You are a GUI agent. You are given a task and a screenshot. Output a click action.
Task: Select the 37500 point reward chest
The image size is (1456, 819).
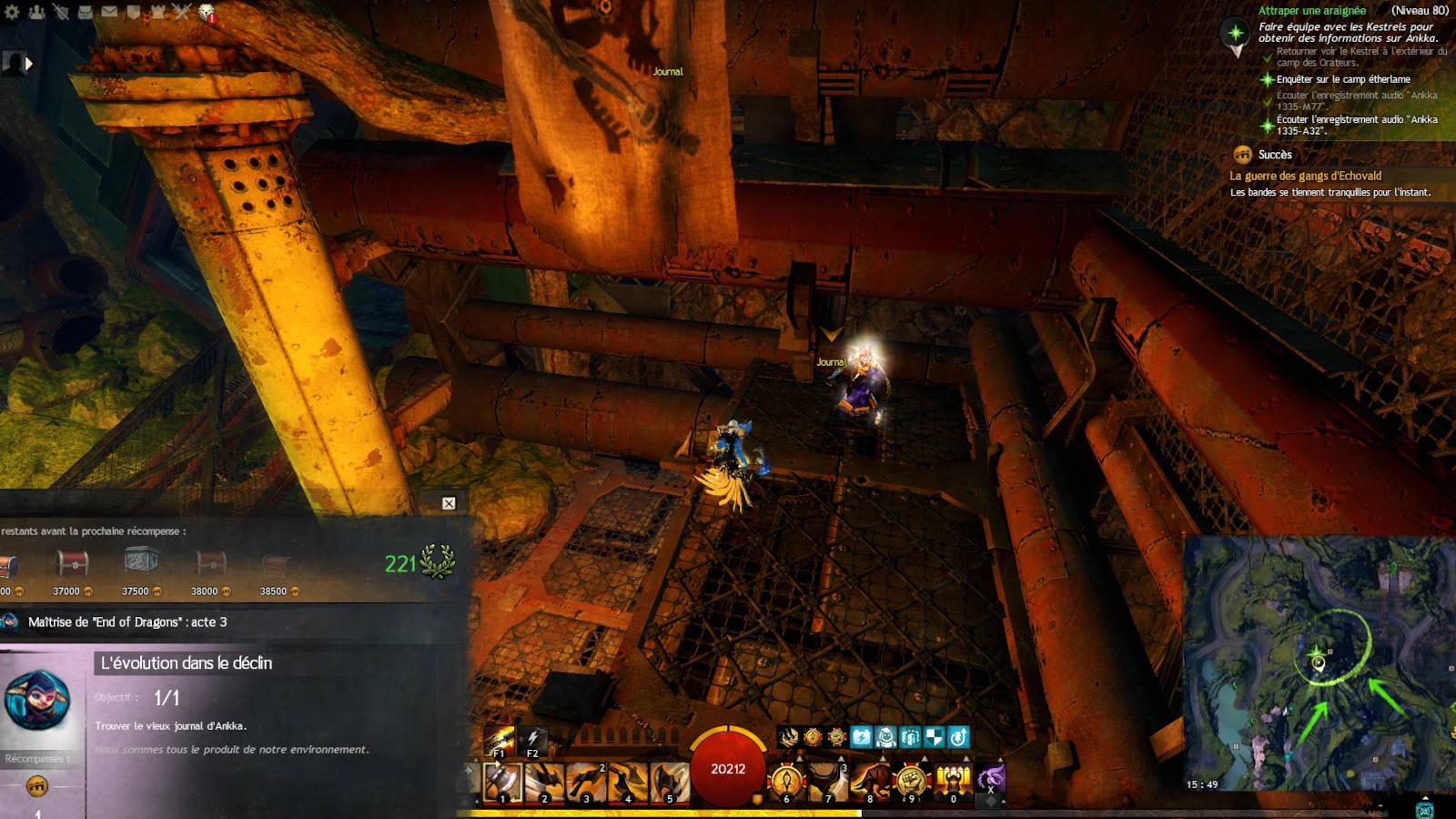click(141, 562)
